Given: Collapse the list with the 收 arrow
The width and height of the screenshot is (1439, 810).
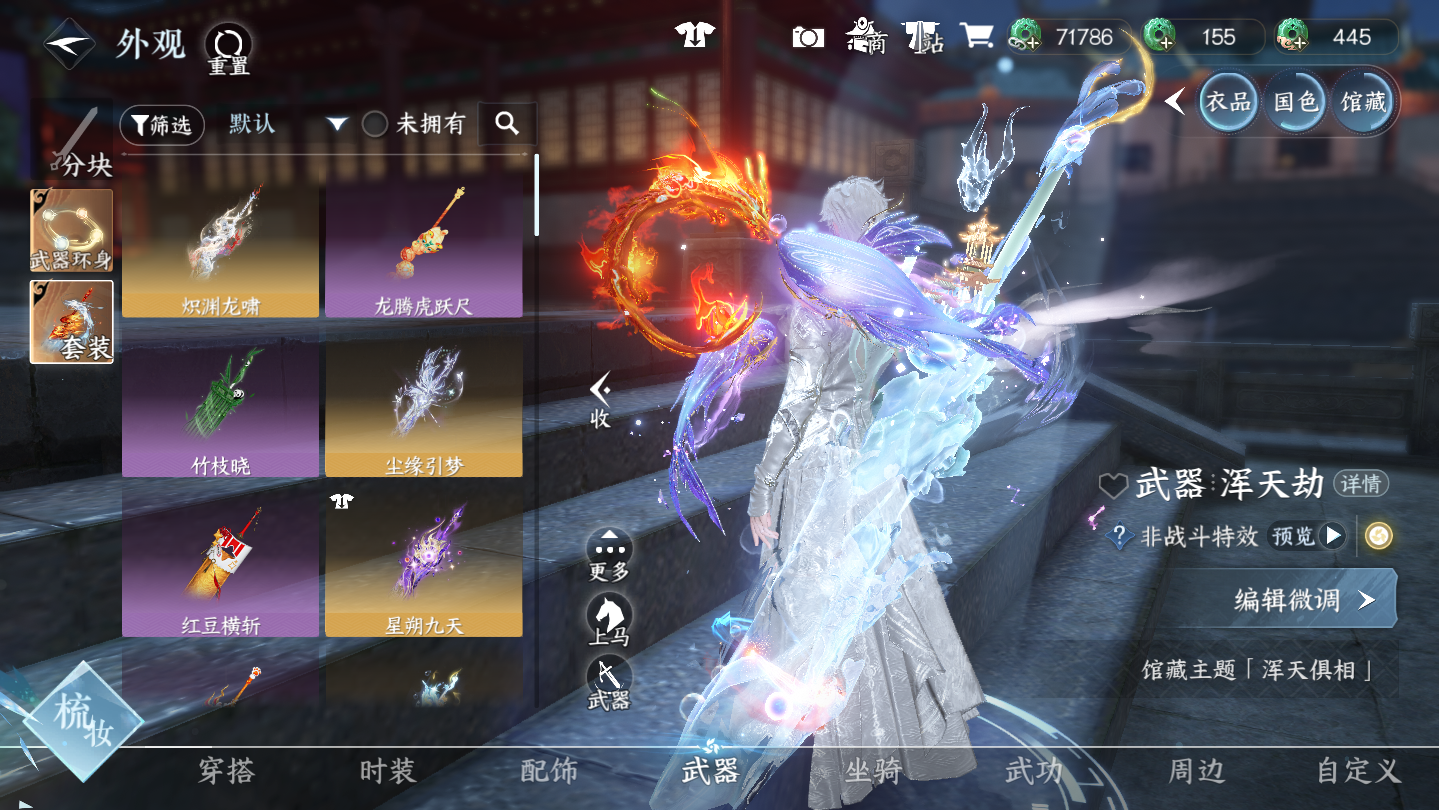Looking at the screenshot, I should [600, 399].
